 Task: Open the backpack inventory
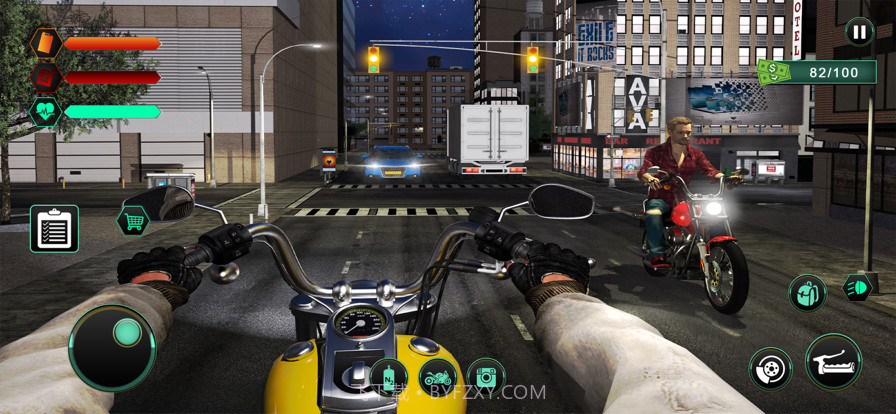(807, 293)
